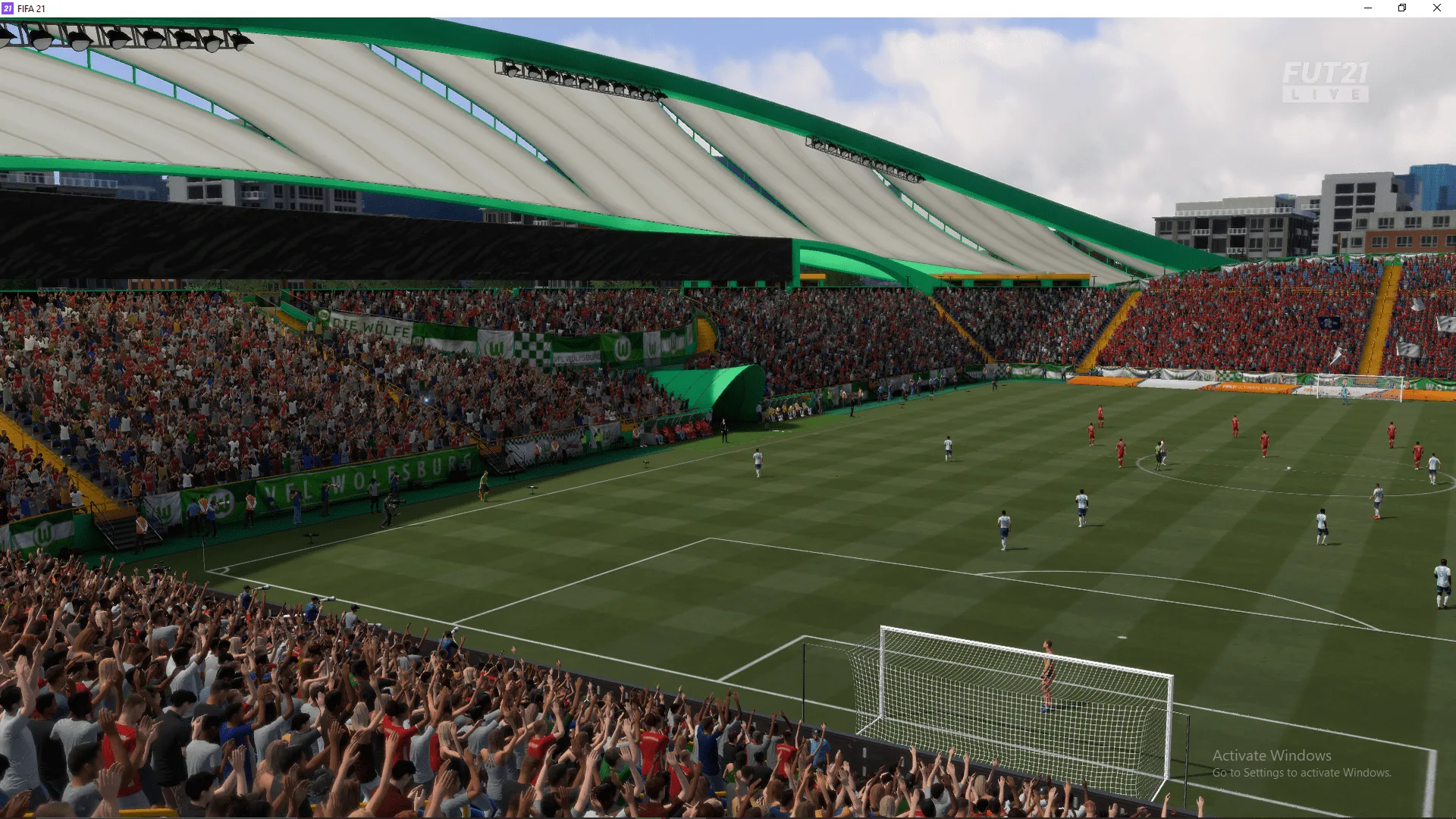
Task: Close the FIFA 21 window
Action: (1436, 8)
